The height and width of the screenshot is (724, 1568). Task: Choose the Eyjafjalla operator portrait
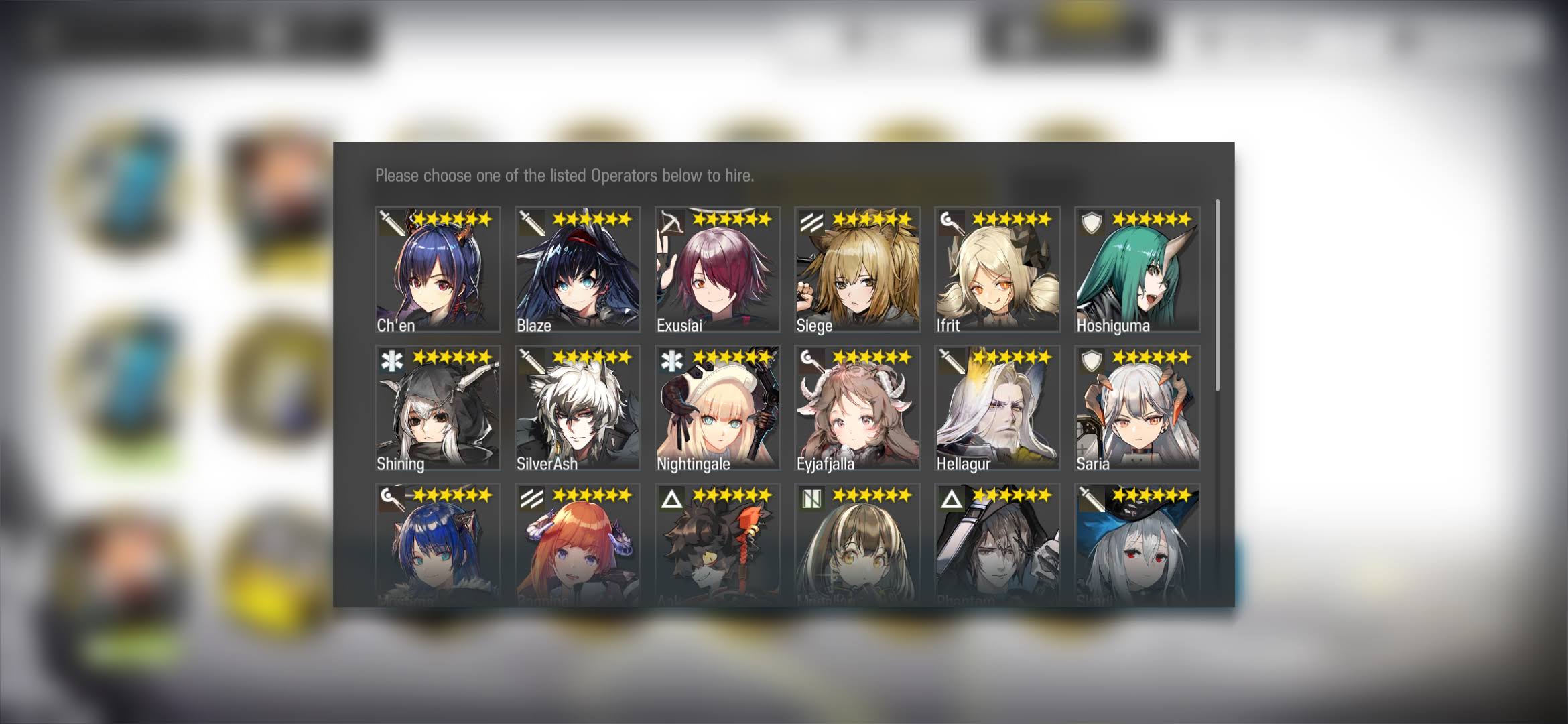point(857,408)
